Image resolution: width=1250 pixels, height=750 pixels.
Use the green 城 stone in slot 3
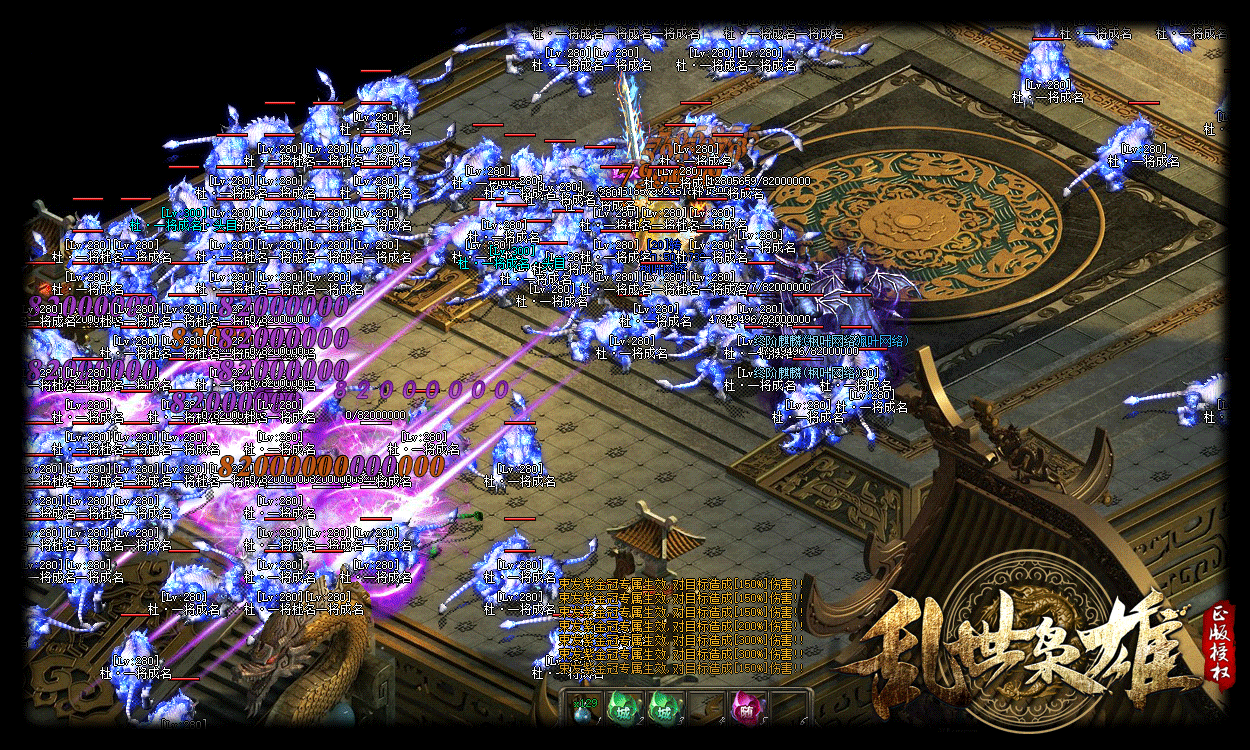click(664, 708)
